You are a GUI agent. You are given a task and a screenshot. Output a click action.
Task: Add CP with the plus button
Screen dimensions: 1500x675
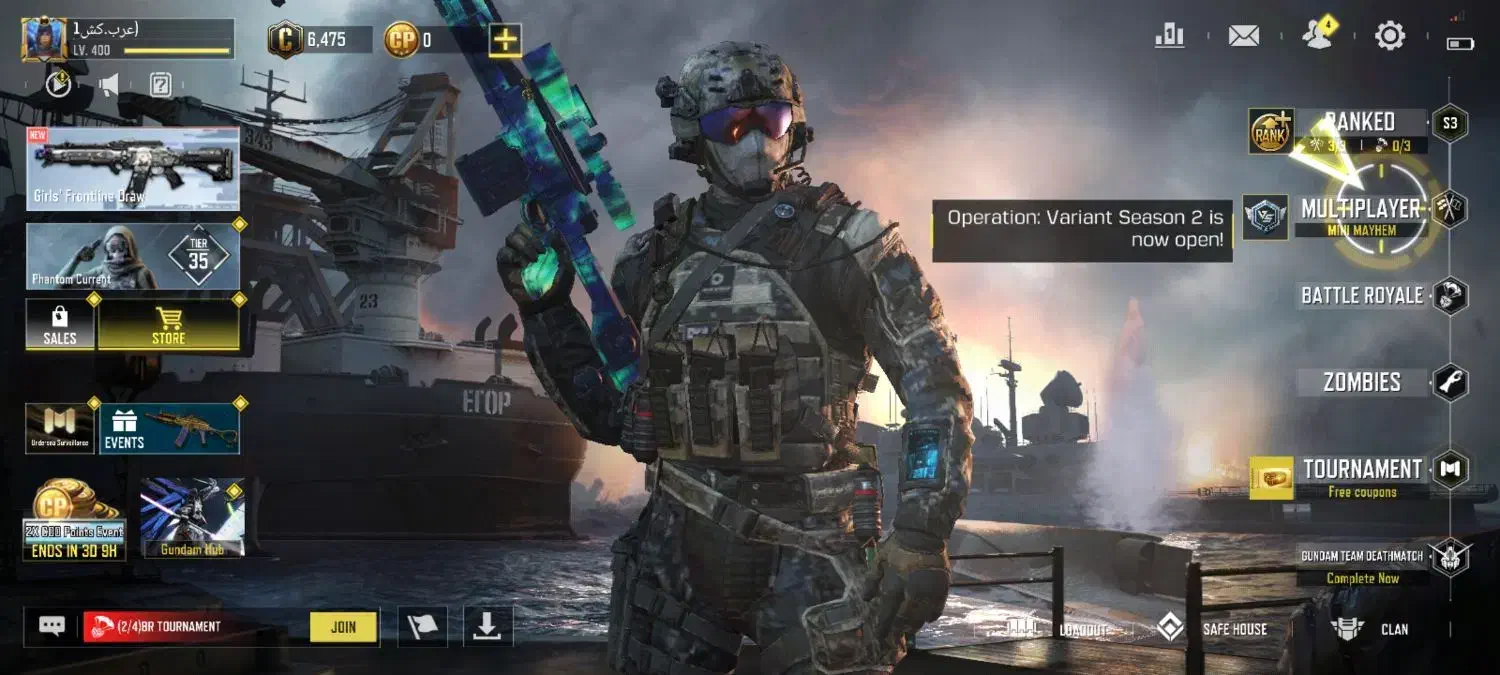tap(505, 40)
